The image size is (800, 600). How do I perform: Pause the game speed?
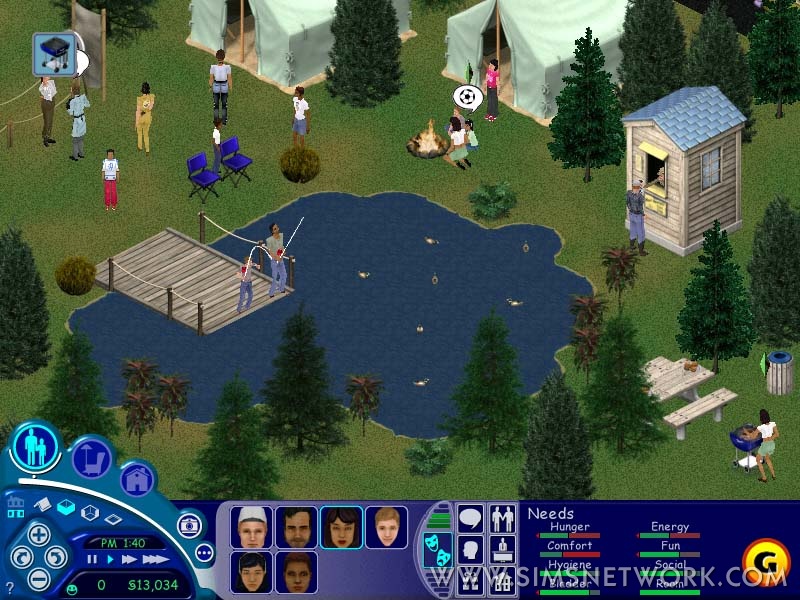[92, 560]
